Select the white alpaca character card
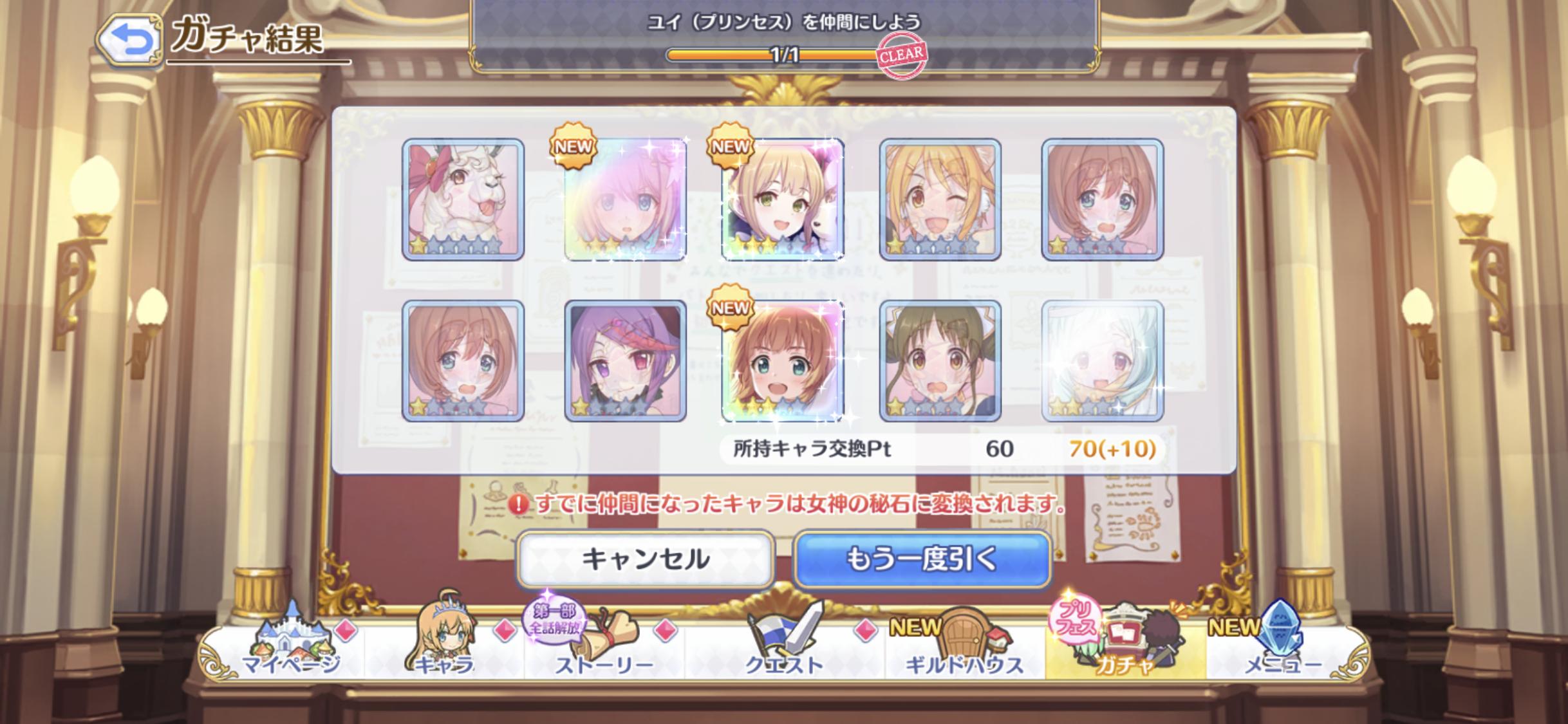This screenshot has height=724, width=1568. [x=463, y=200]
